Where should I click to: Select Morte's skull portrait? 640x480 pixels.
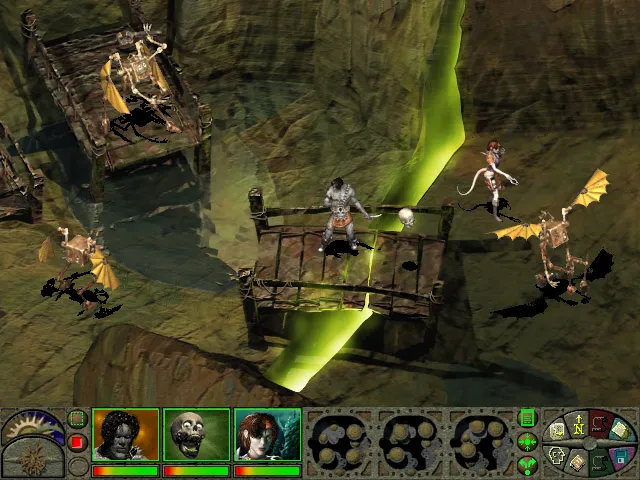point(196,435)
